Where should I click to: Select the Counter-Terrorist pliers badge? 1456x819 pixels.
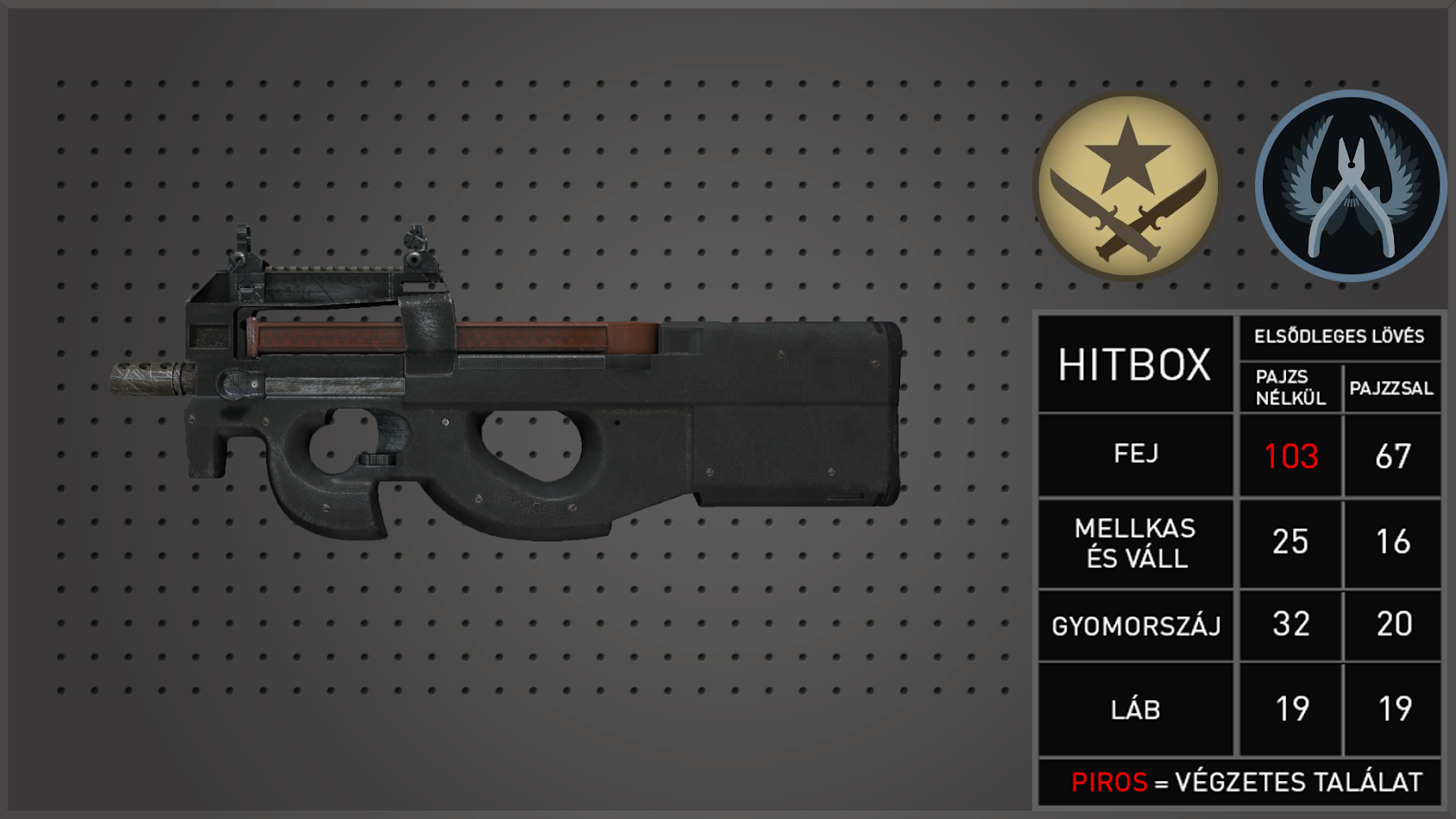1350,186
